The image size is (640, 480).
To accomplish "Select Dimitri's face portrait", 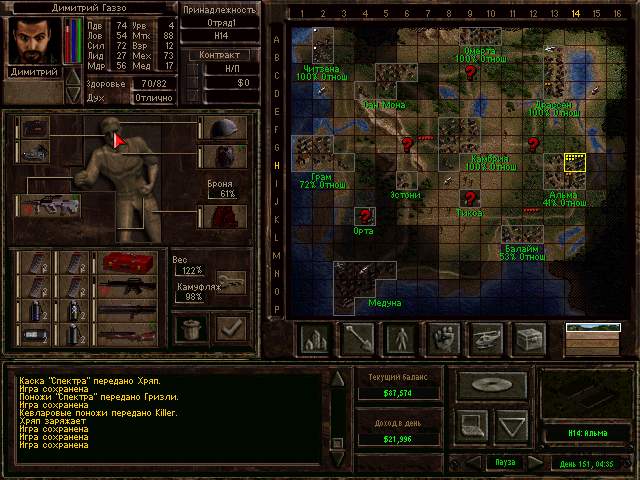I will 34,41.
